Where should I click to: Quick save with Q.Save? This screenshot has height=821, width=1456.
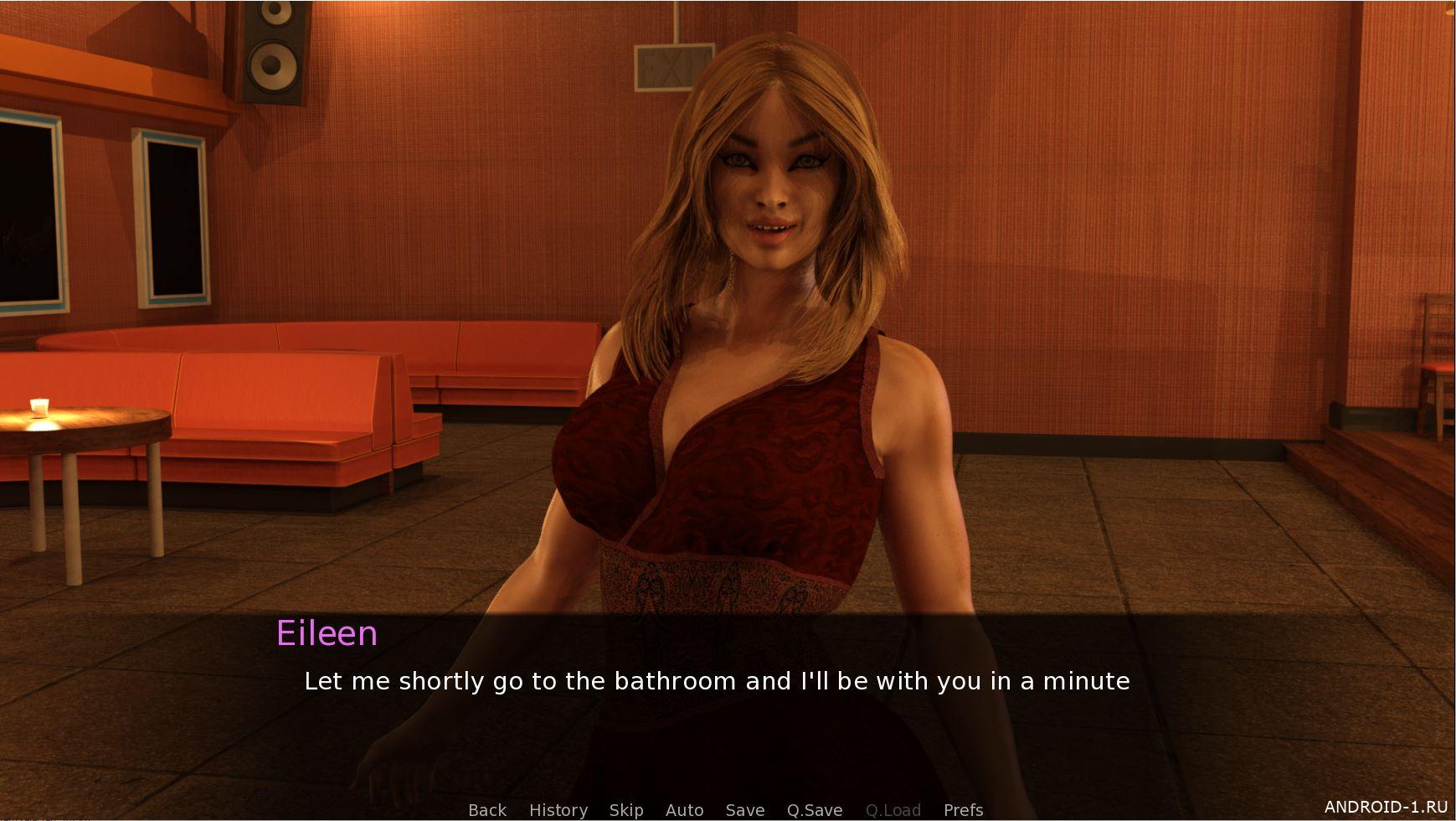[x=814, y=810]
